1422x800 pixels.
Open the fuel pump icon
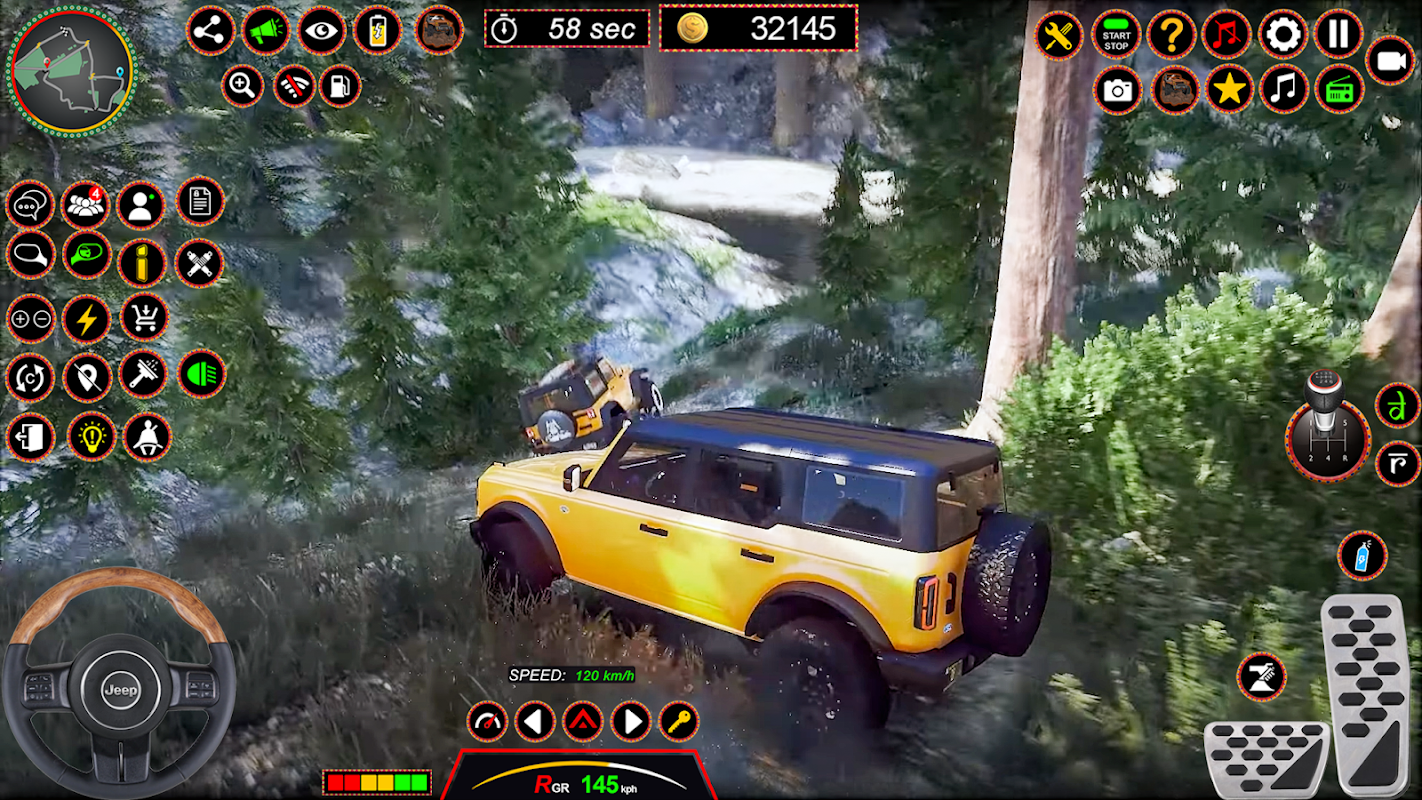coord(340,85)
